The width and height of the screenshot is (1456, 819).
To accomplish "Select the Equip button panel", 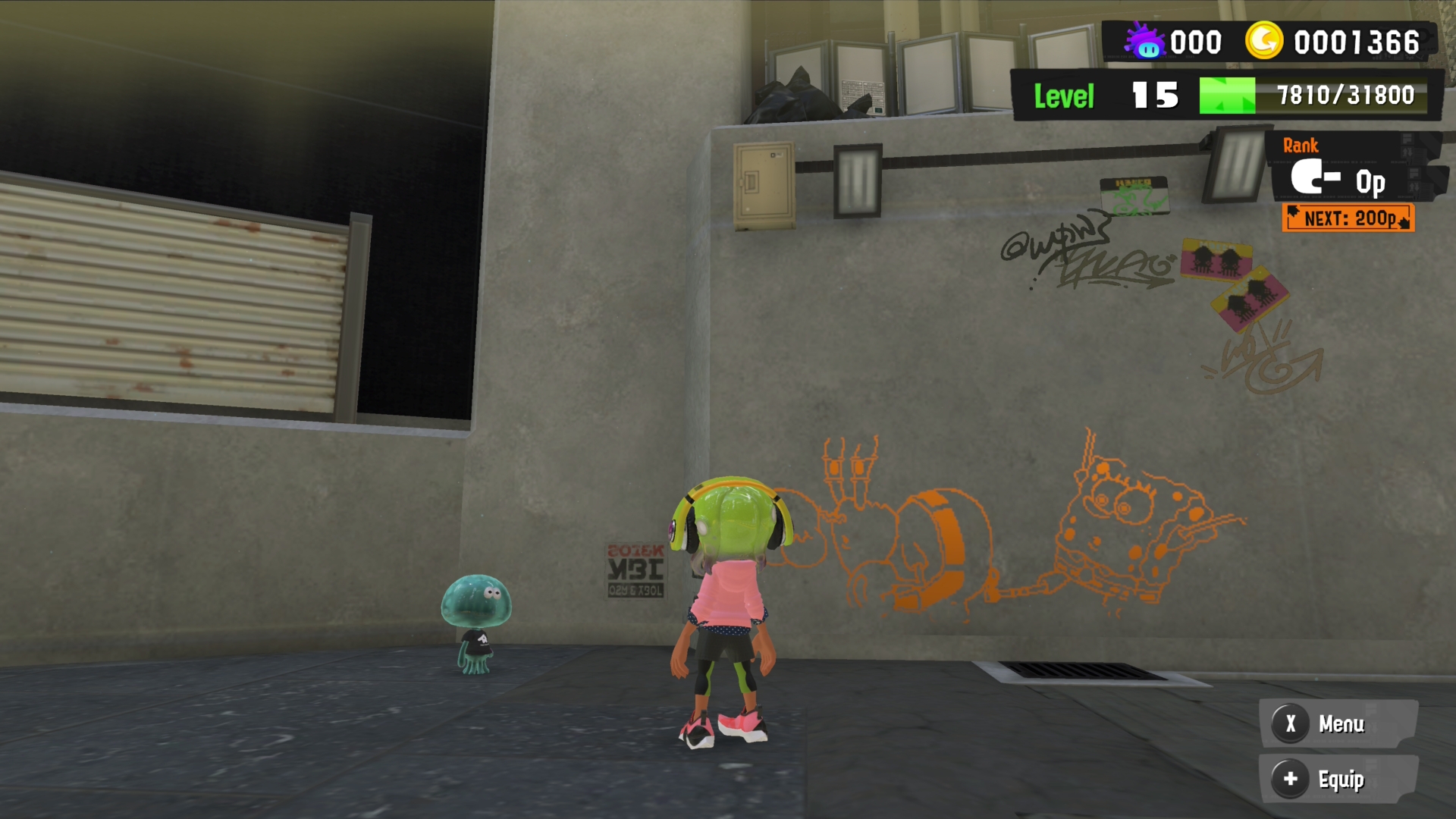I will (x=1338, y=779).
